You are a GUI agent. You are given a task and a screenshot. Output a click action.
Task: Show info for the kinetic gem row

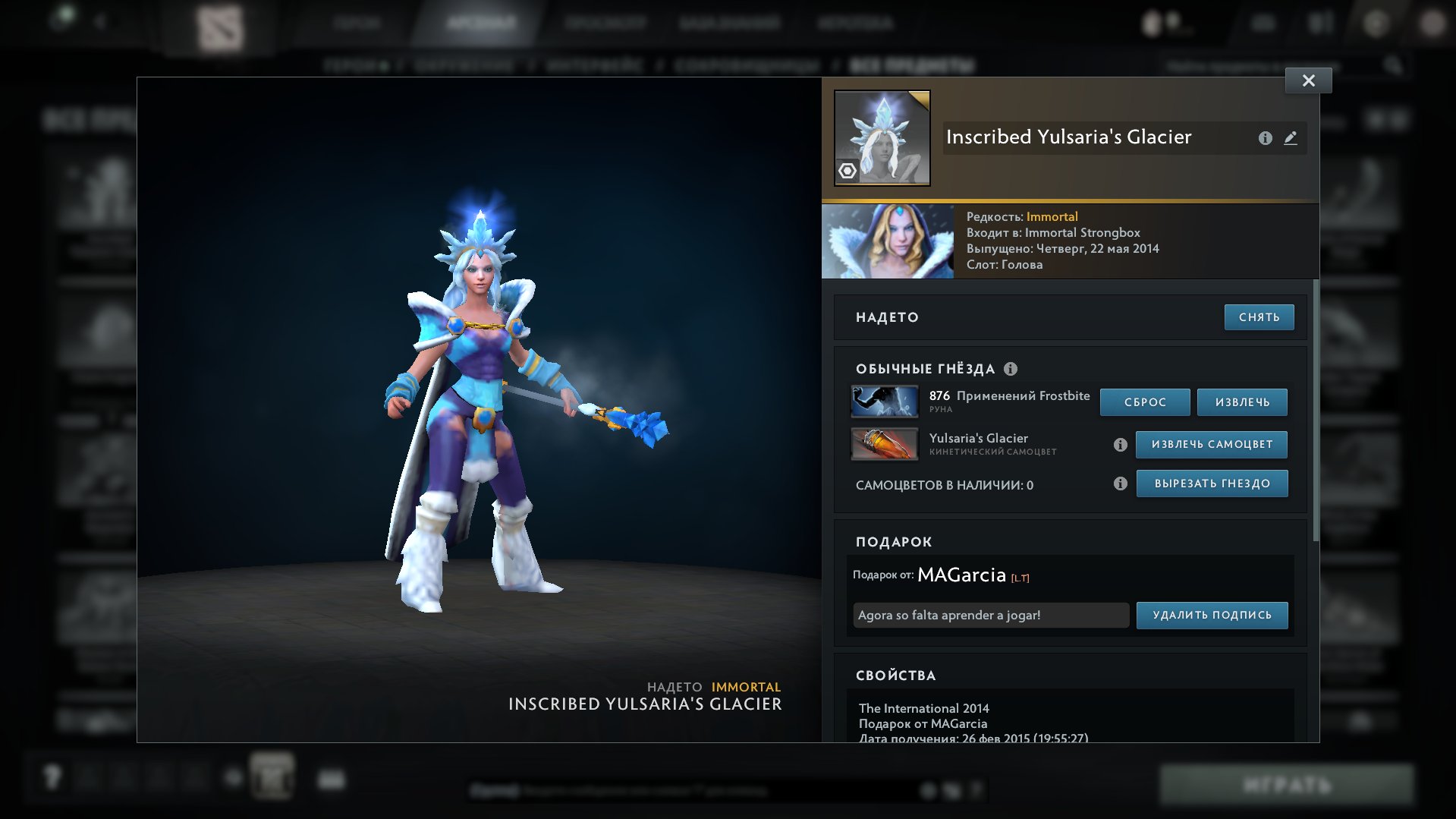point(1120,445)
